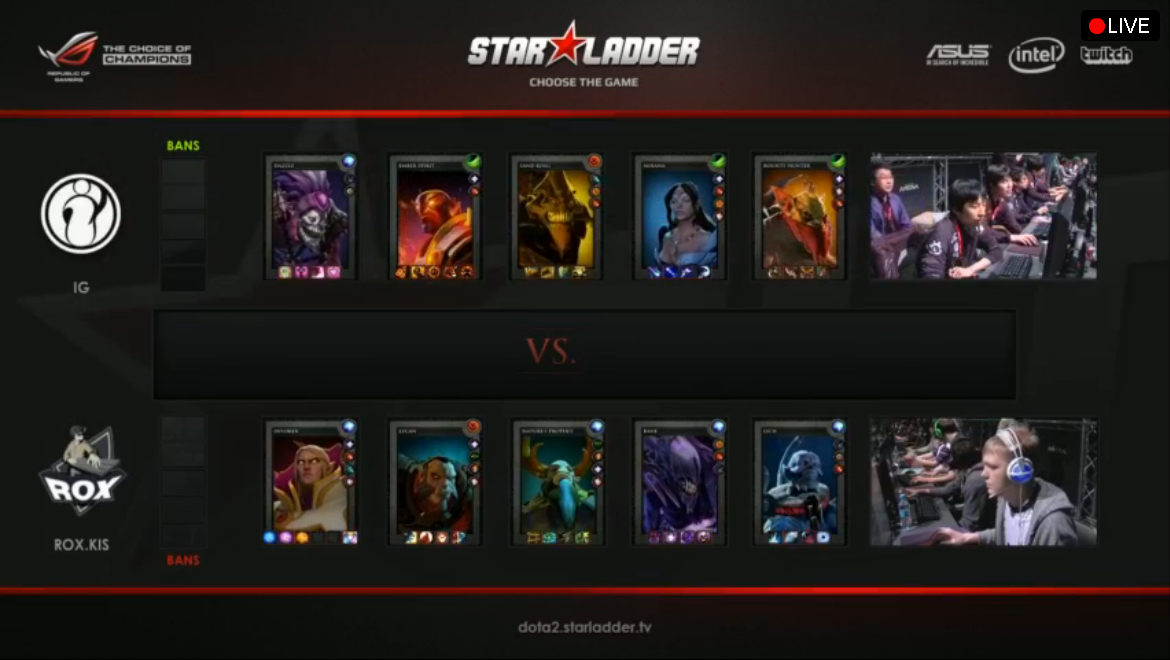Click the red LIVE stream indicator
The image size is (1170, 660).
pyautogui.click(x=1119, y=26)
